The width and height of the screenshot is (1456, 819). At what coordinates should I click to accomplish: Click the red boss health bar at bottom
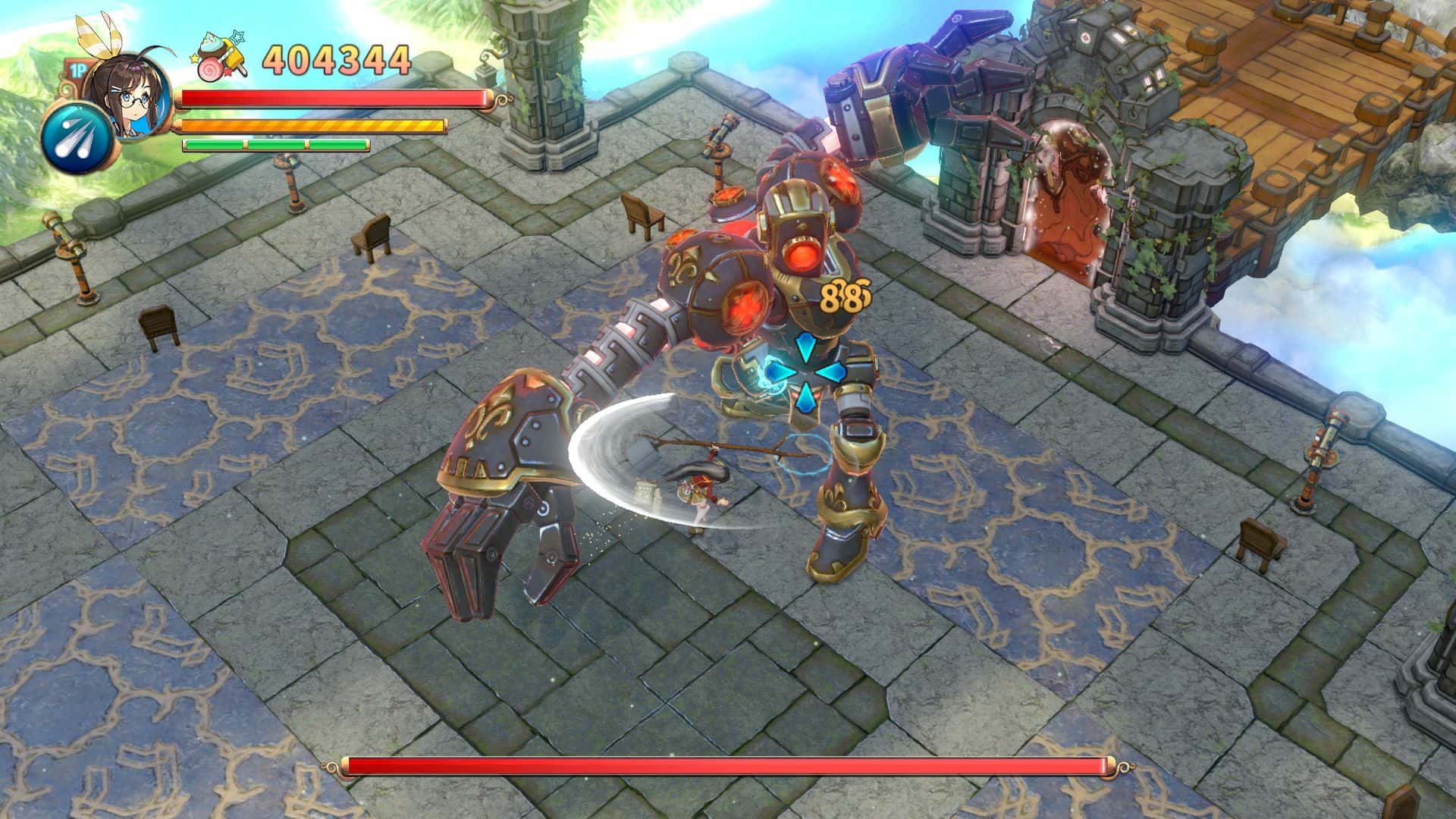728,767
